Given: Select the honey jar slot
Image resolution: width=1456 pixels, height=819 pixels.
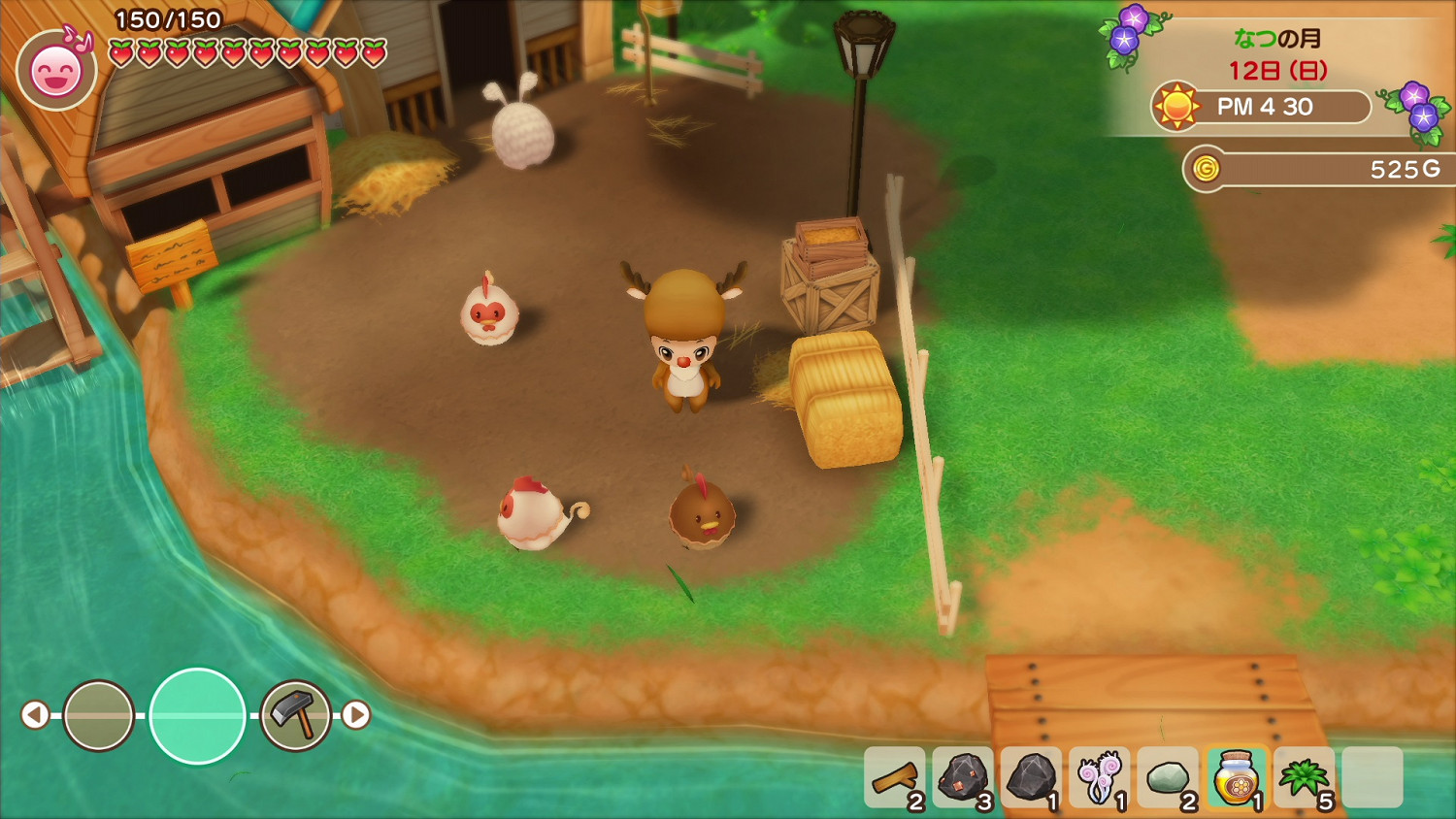Looking at the screenshot, I should (x=1236, y=777).
